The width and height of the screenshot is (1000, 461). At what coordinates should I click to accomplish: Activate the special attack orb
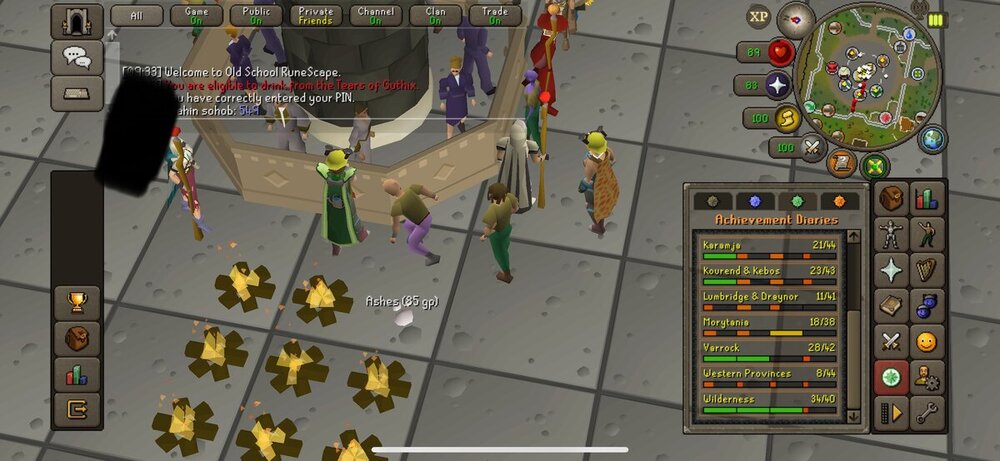811,148
